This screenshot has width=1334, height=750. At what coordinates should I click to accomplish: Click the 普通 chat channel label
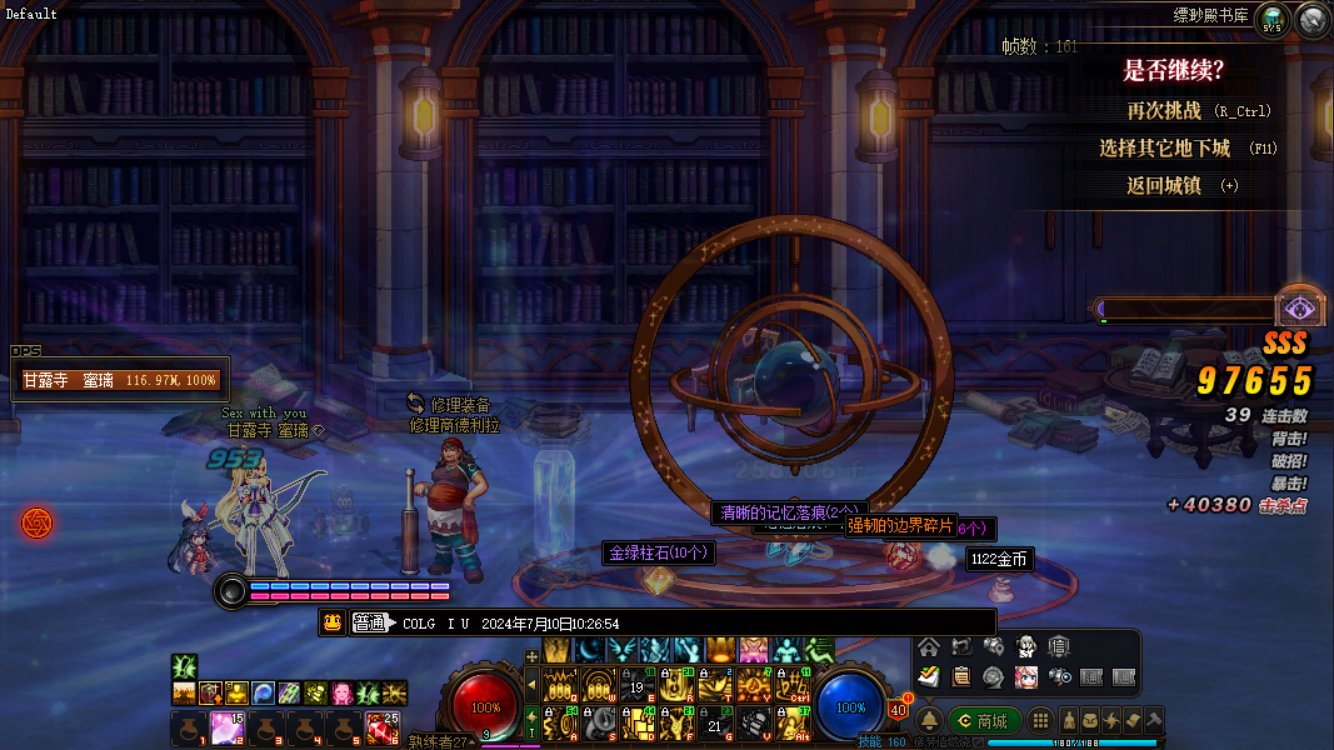tap(369, 623)
